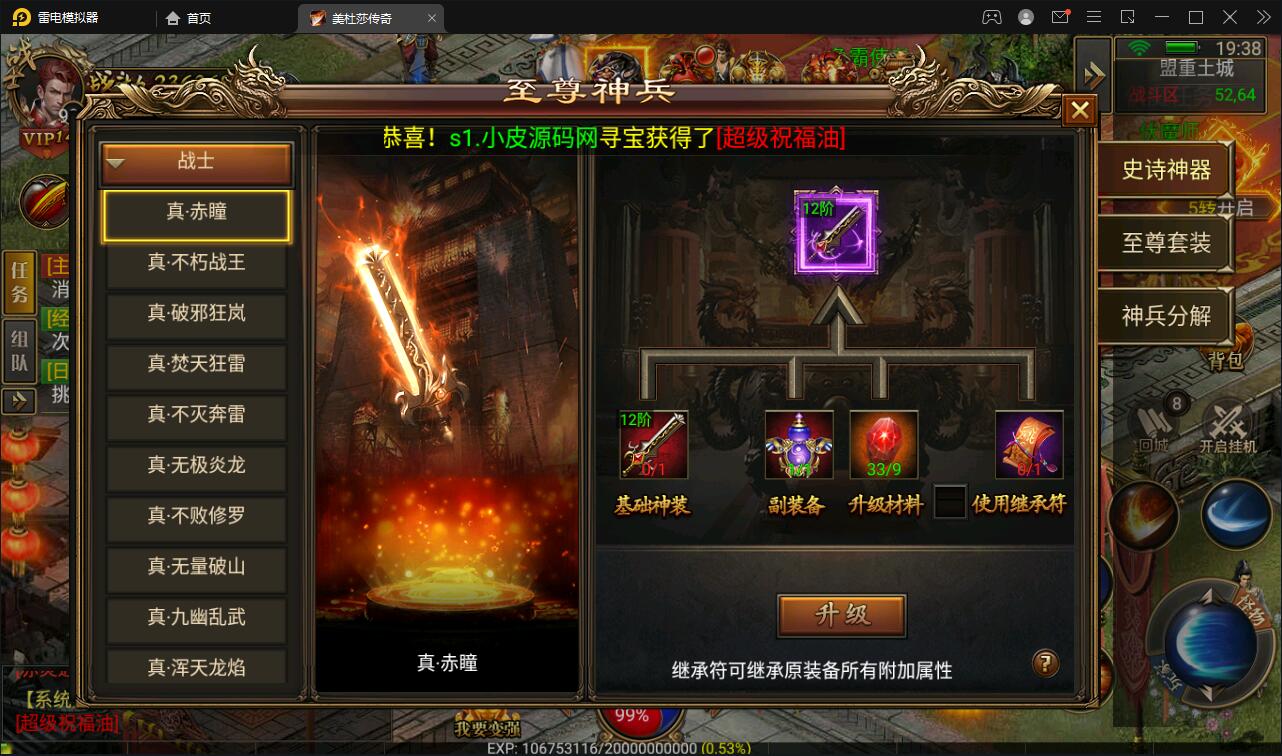
Task: Collapse the 战士 class dropdown
Action: click(195, 163)
